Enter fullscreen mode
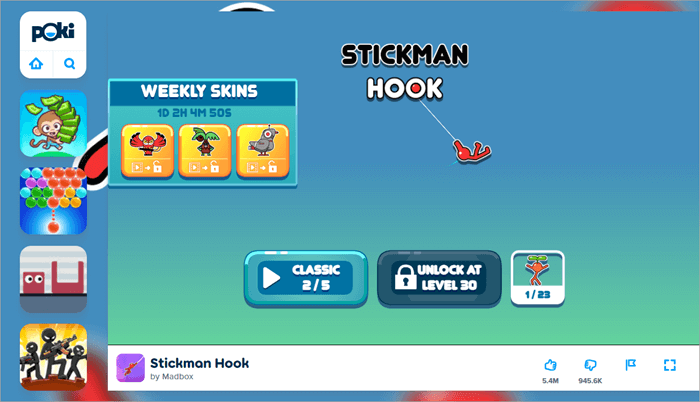The height and width of the screenshot is (402, 700). [x=670, y=365]
